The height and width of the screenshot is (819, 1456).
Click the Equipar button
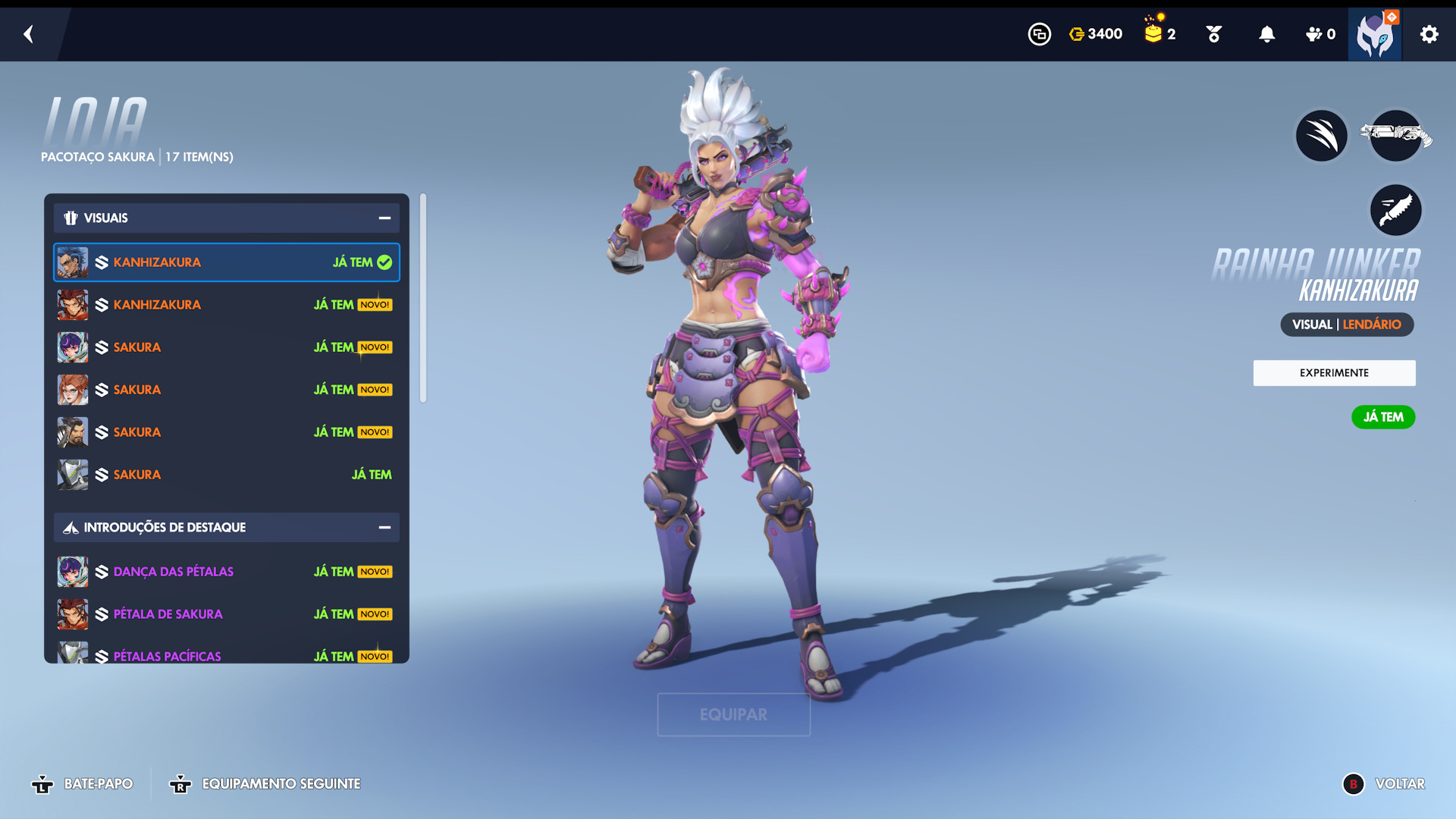pos(733,714)
